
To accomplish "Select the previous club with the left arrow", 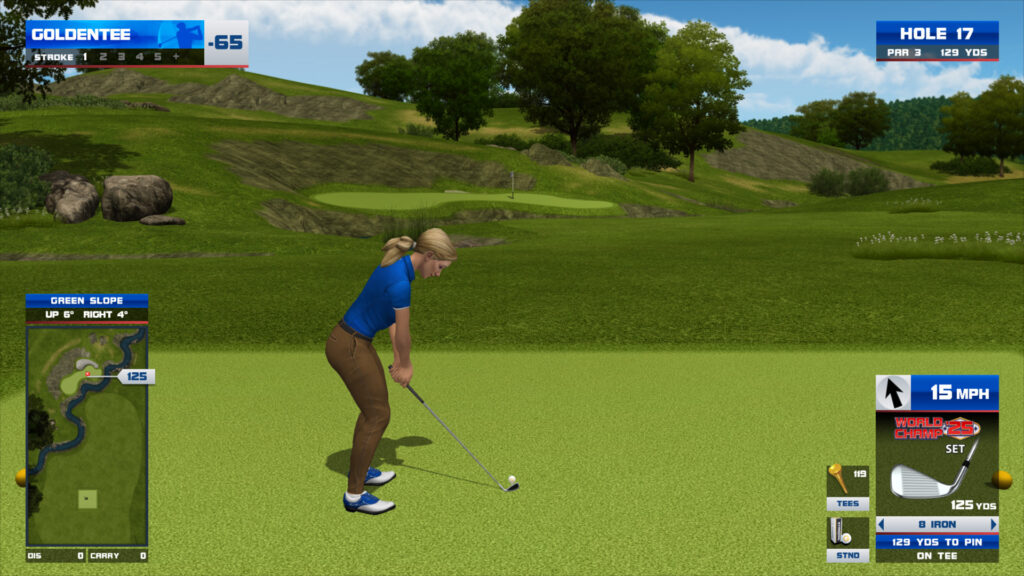I will (881, 524).
